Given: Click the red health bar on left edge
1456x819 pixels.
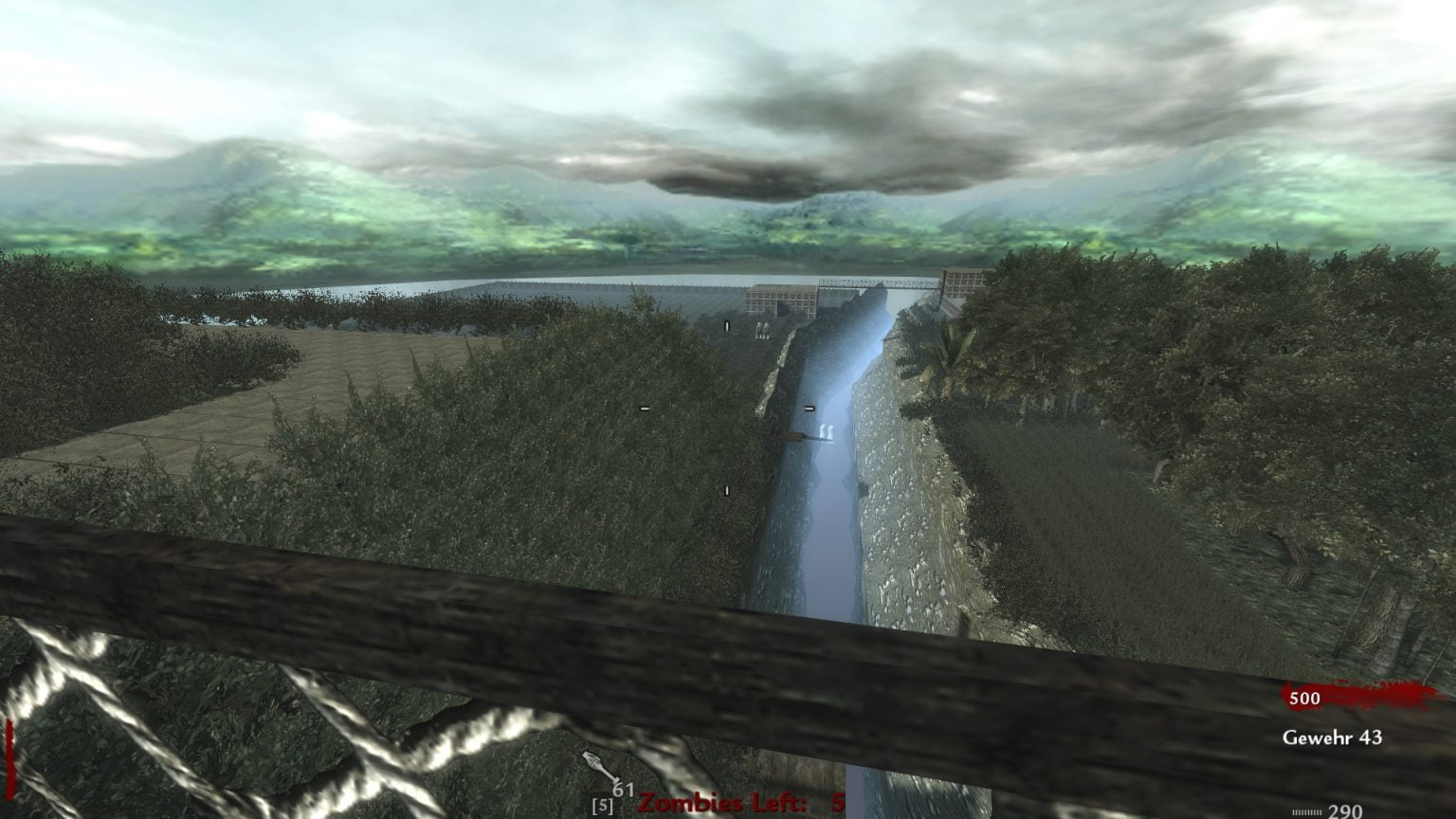Looking at the screenshot, I should pyautogui.click(x=9, y=754).
